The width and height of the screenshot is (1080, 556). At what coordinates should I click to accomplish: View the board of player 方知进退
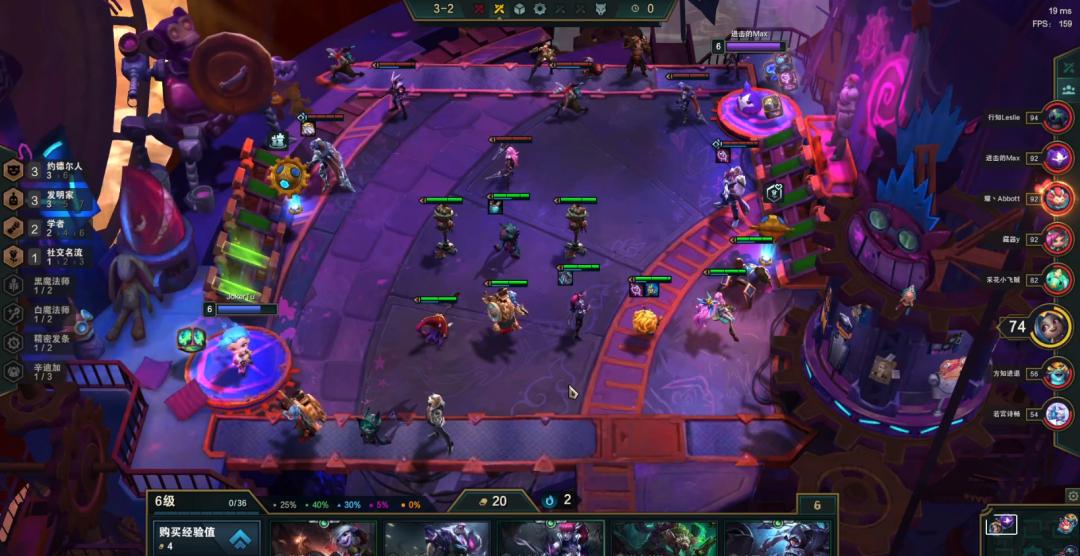coord(1056,373)
